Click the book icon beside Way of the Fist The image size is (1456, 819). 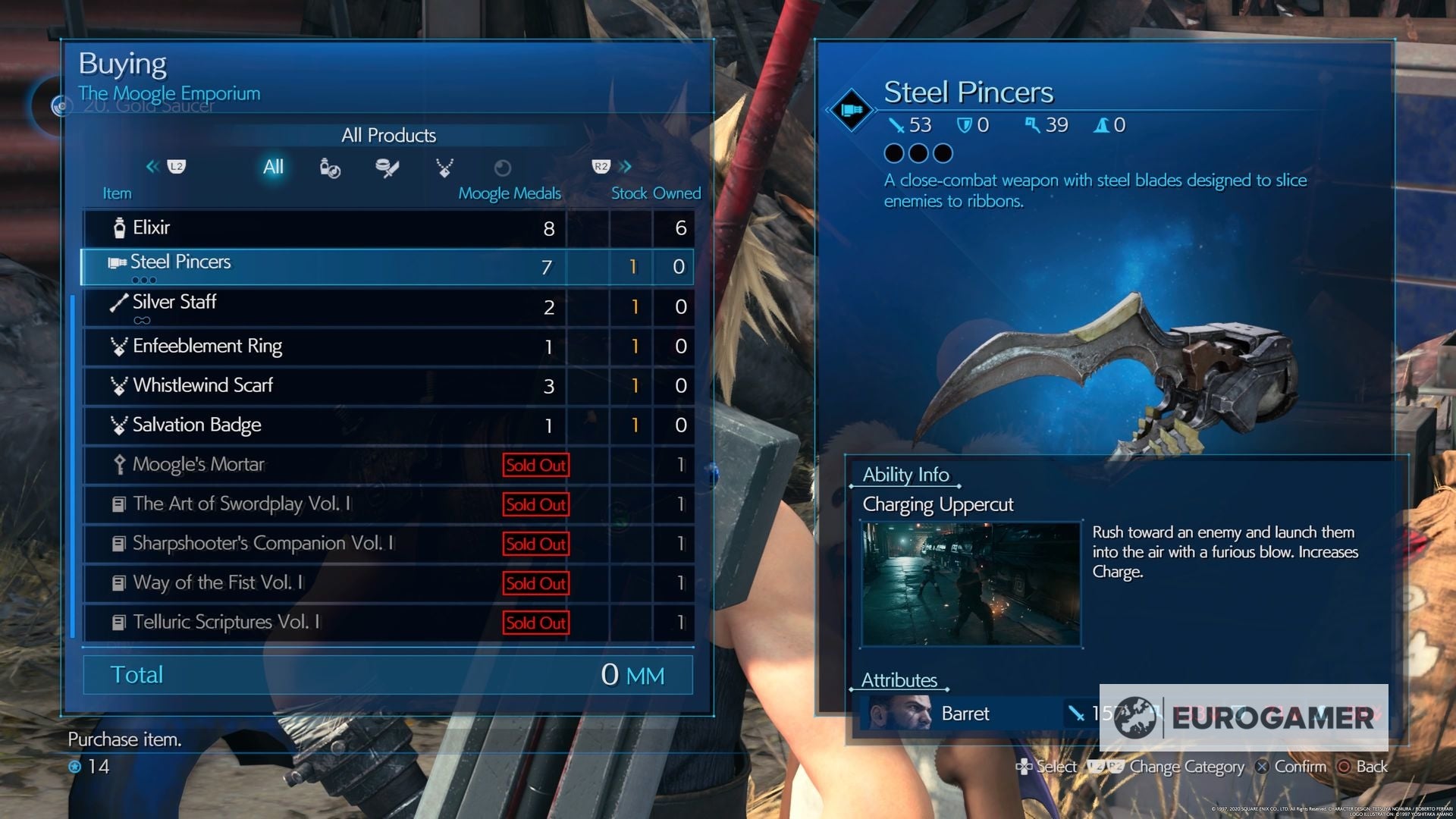pyautogui.click(x=119, y=582)
